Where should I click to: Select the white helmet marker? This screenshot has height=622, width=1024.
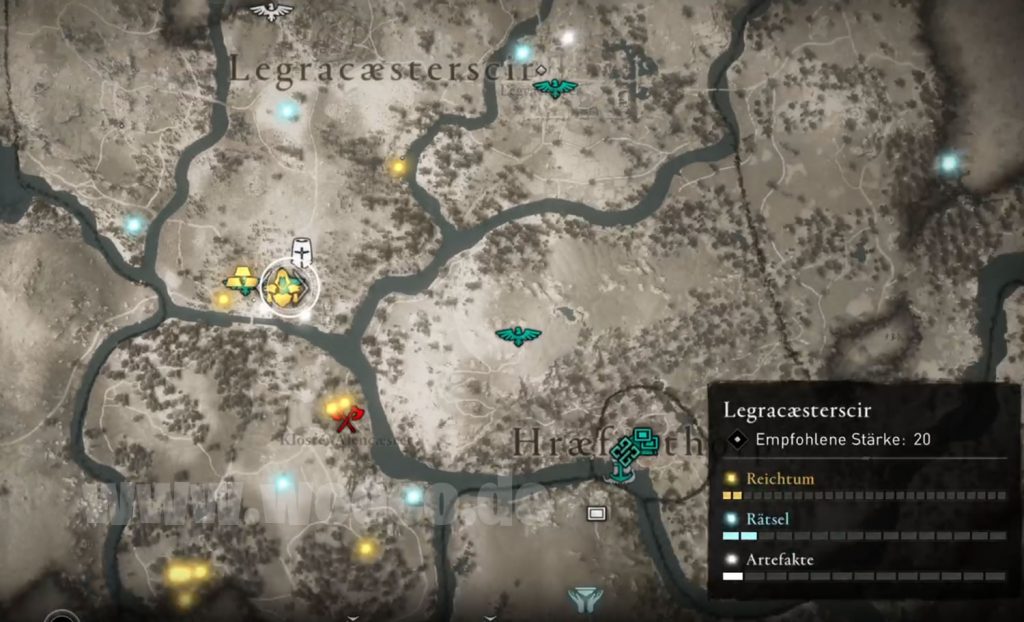[300, 250]
